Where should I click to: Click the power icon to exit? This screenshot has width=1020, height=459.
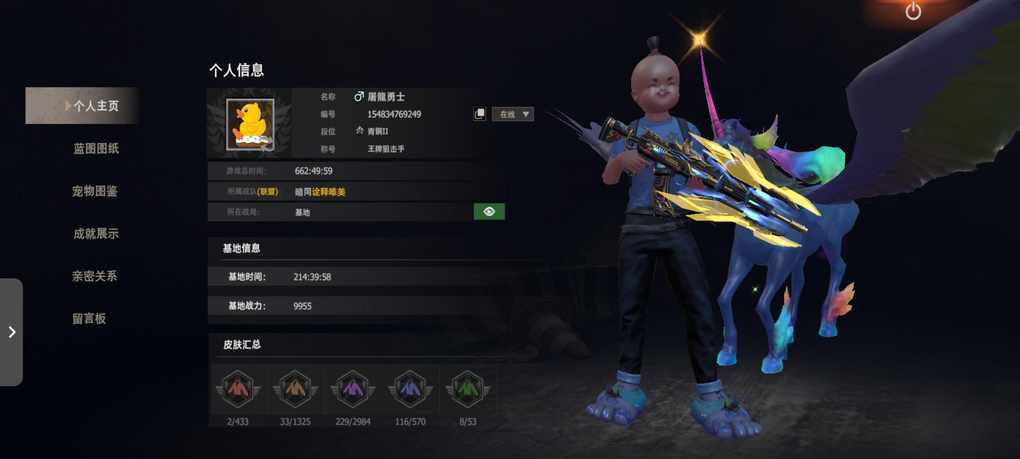[913, 11]
